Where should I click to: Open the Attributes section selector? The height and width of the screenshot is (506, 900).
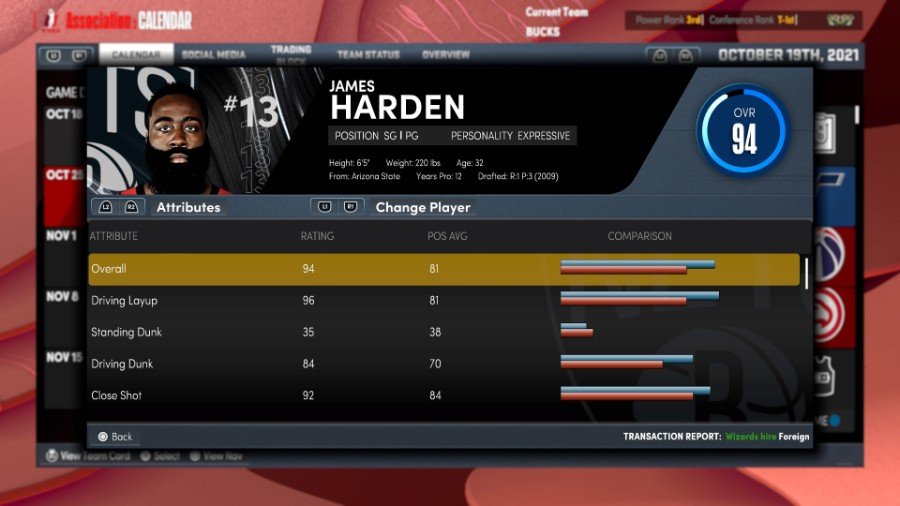[188, 208]
